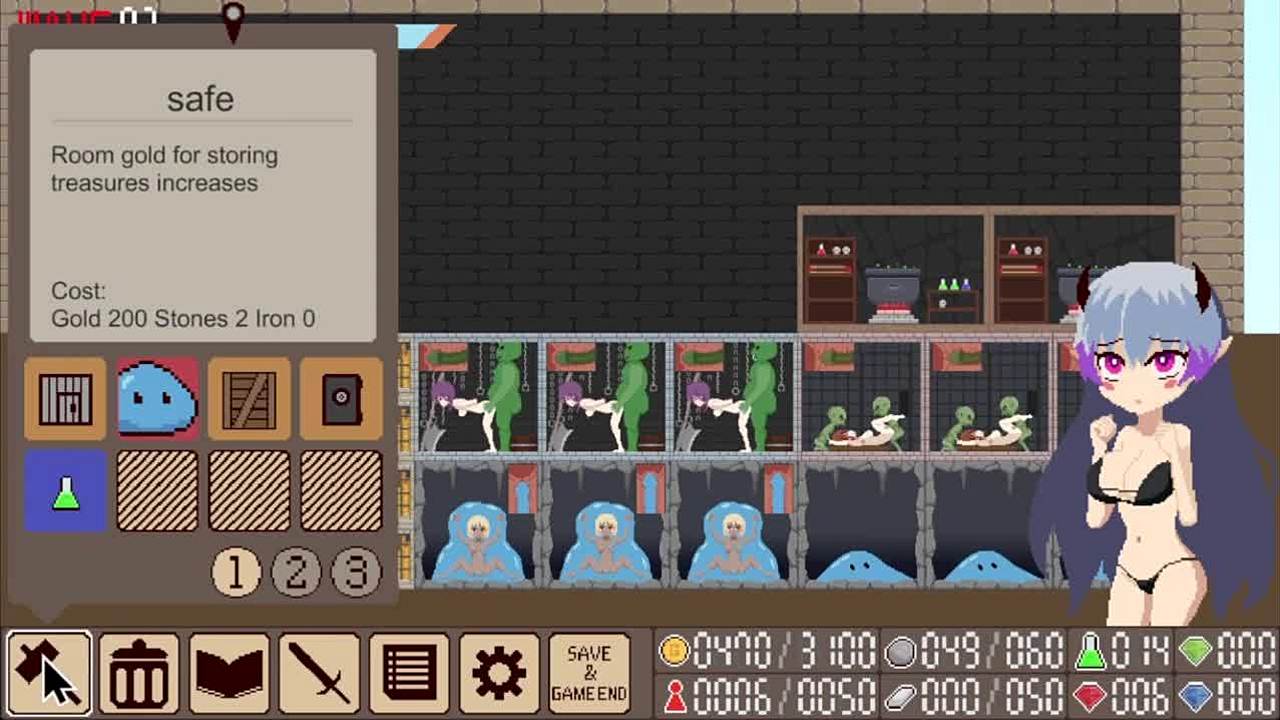Switch to build page 2

(x=296, y=572)
